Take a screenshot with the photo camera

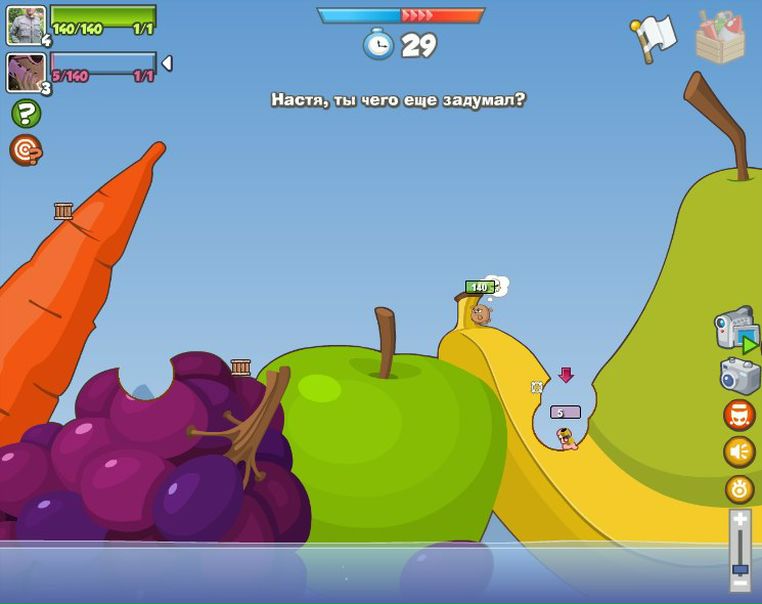pos(740,376)
